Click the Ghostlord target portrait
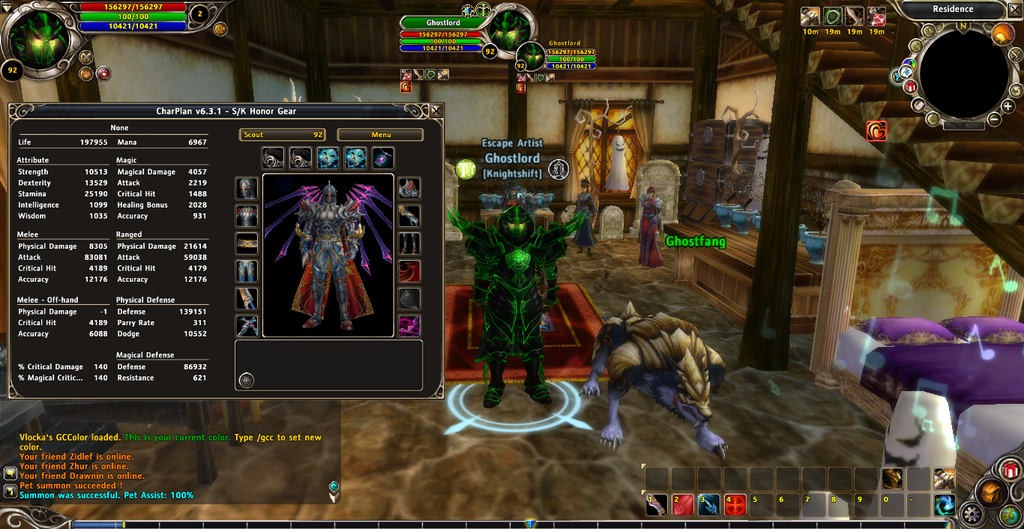The image size is (1024, 529). click(x=510, y=30)
